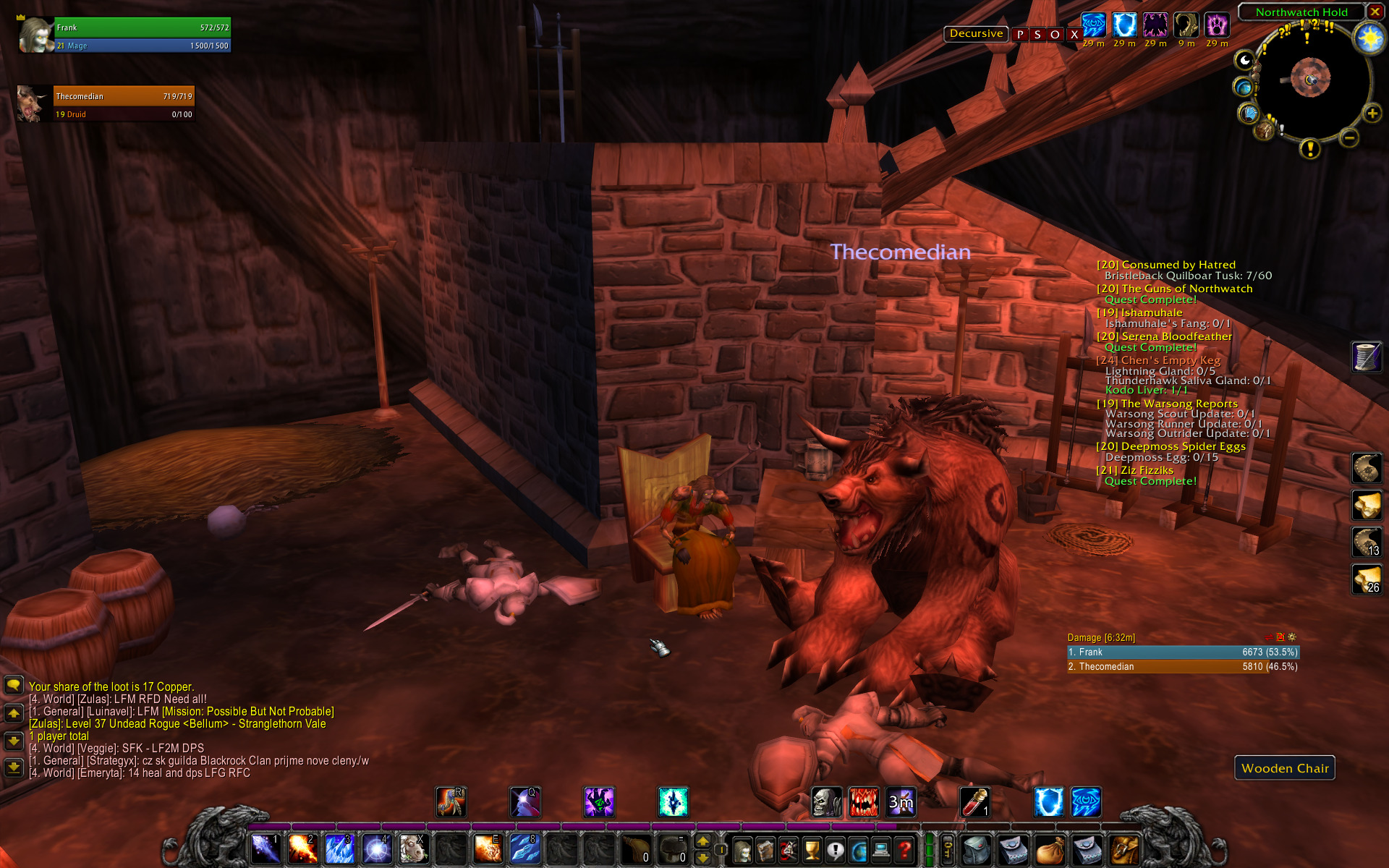Open the minimap's day-night sun indicator
Image resolution: width=1389 pixels, height=868 pixels.
pos(1369,38)
